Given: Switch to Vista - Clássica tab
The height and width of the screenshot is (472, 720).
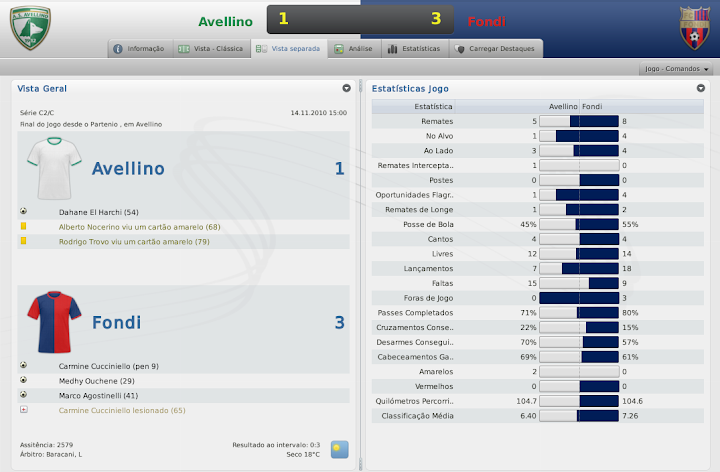Looking at the screenshot, I should (x=209, y=48).
